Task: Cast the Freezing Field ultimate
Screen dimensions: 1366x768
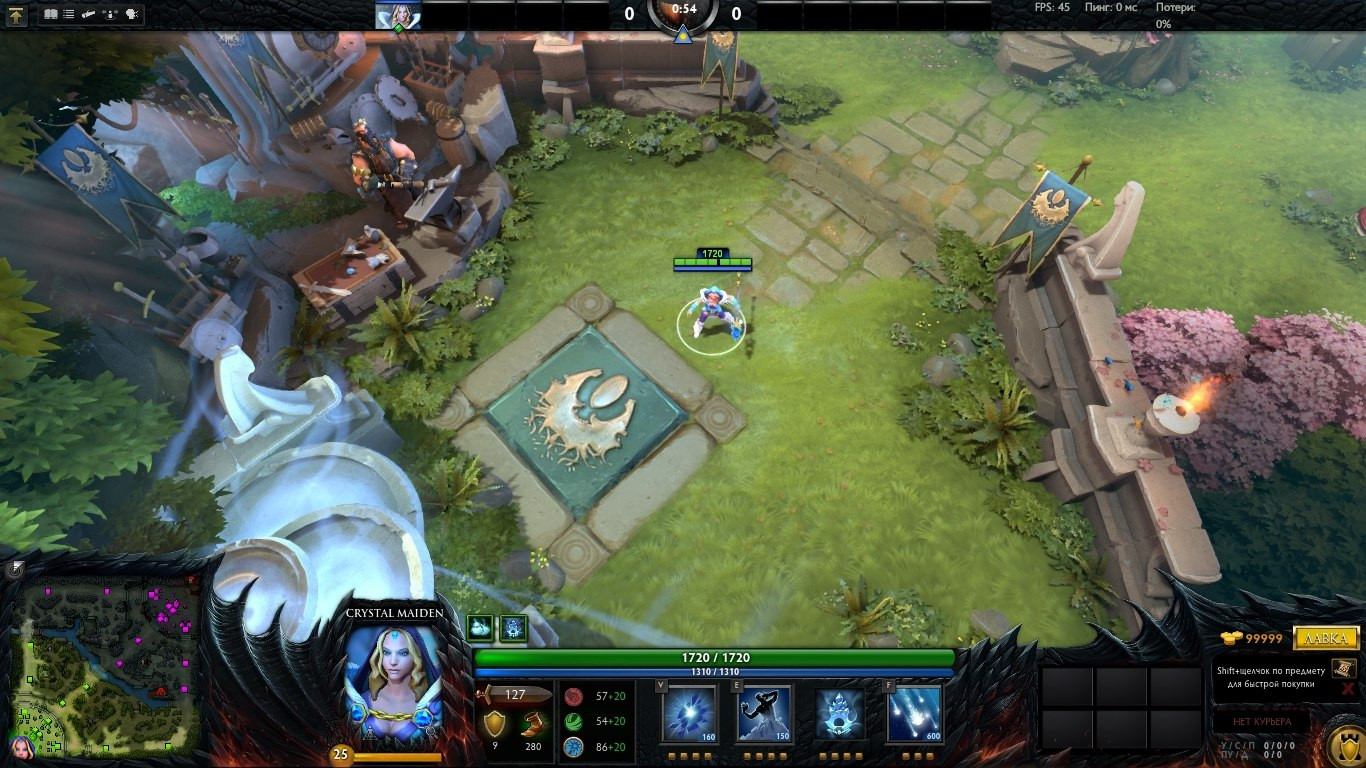Action: click(x=915, y=714)
